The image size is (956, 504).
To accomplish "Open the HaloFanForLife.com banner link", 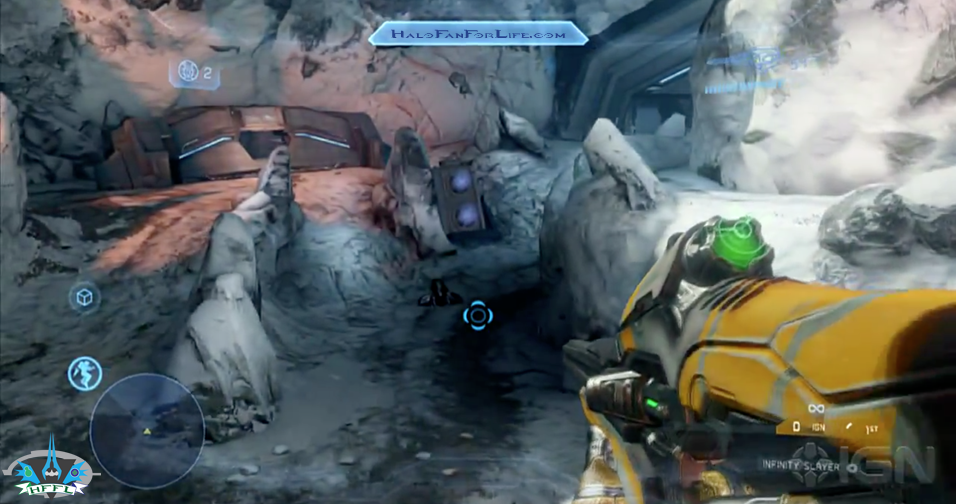I will pos(478,35).
